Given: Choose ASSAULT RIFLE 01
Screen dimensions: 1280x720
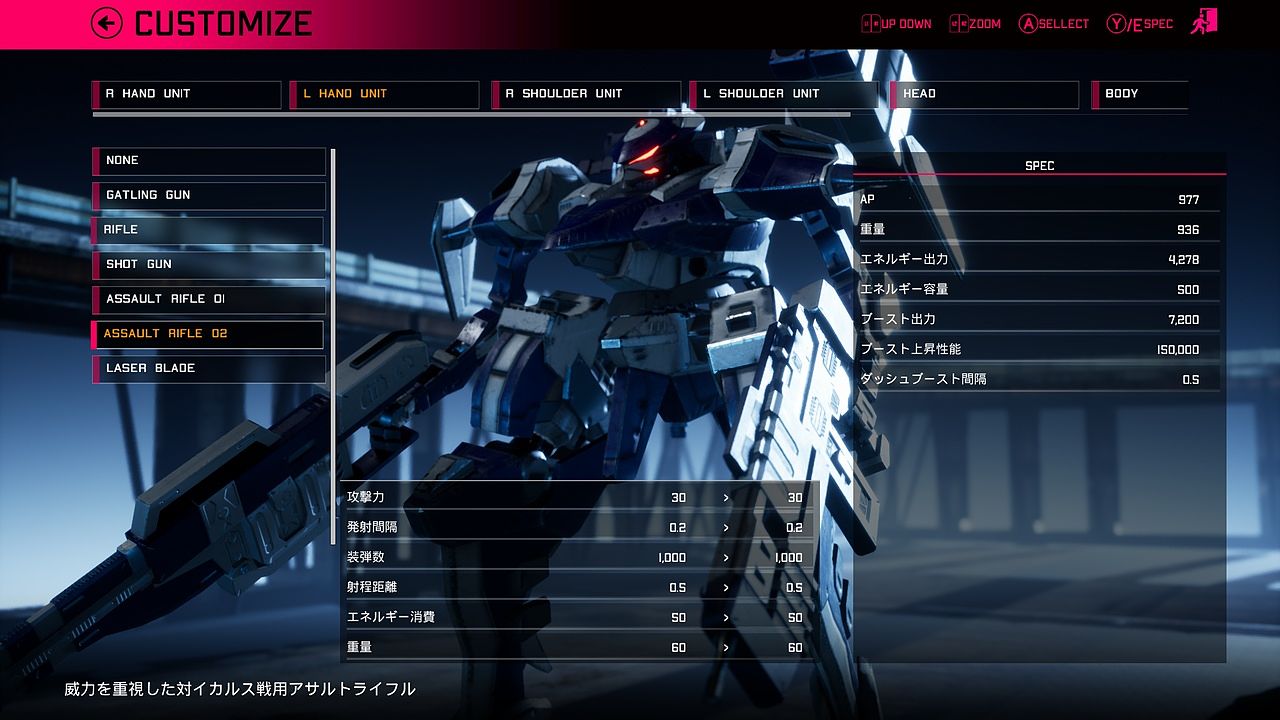Looking at the screenshot, I should pos(208,299).
